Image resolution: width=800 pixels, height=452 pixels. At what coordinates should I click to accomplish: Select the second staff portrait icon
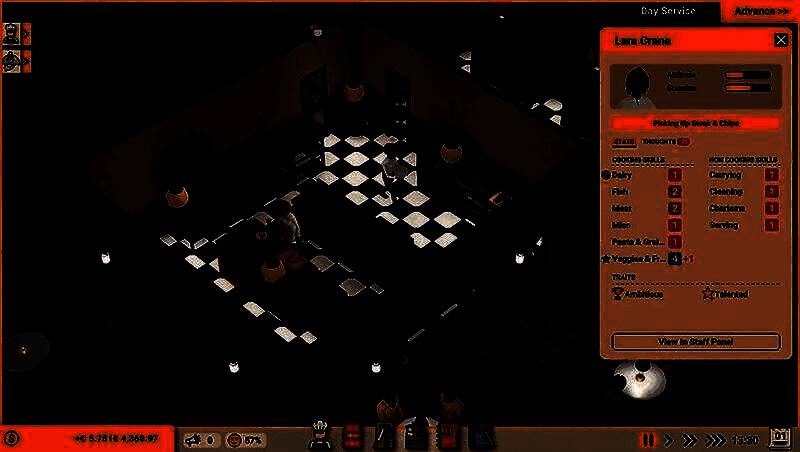click(12, 60)
